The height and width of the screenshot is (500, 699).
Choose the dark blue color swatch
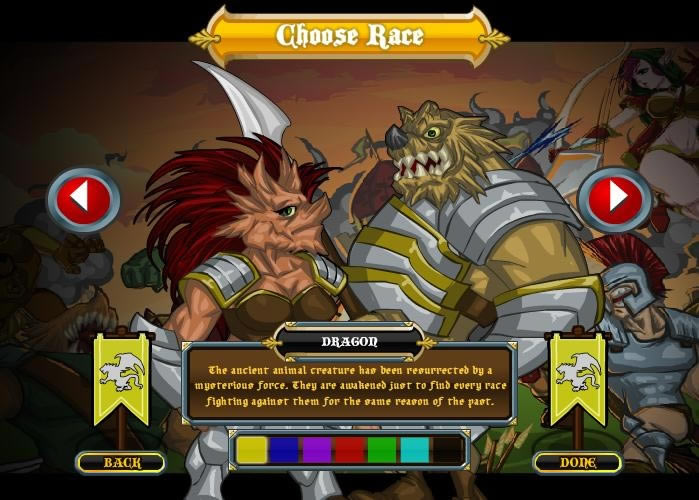point(284,450)
